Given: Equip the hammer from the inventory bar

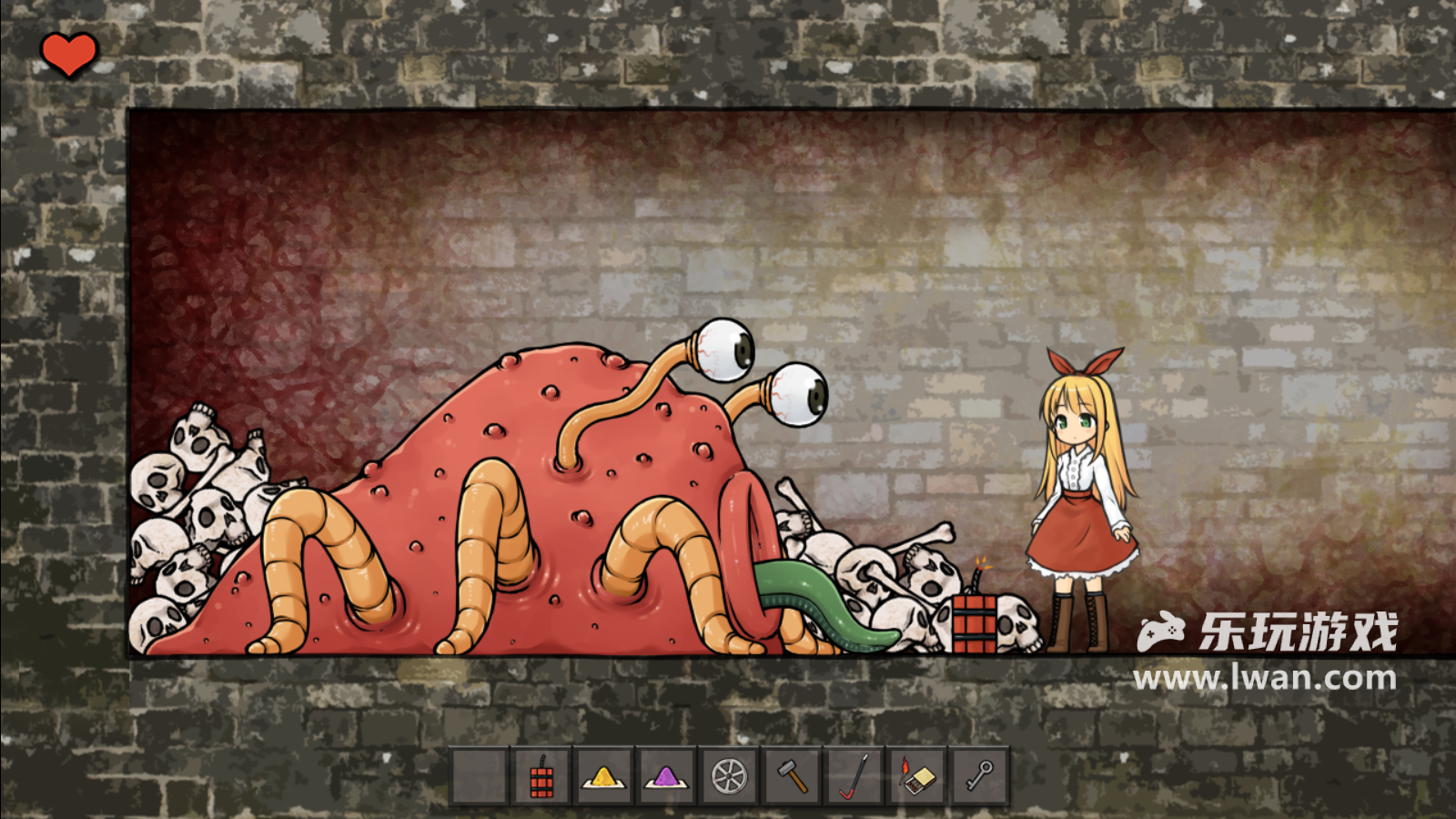Looking at the screenshot, I should pos(792,777).
